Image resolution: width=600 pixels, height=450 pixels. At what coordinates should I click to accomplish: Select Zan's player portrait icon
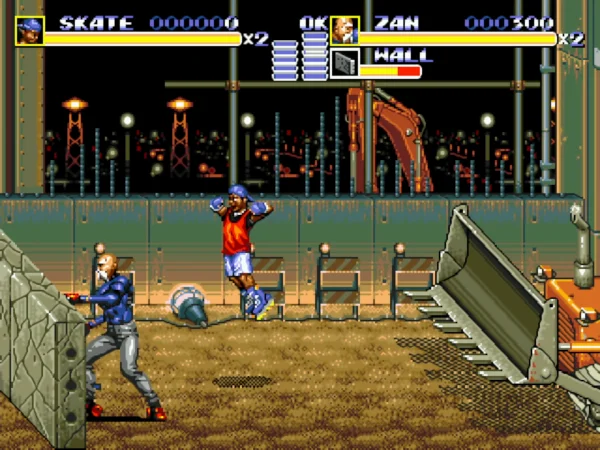(x=344, y=31)
